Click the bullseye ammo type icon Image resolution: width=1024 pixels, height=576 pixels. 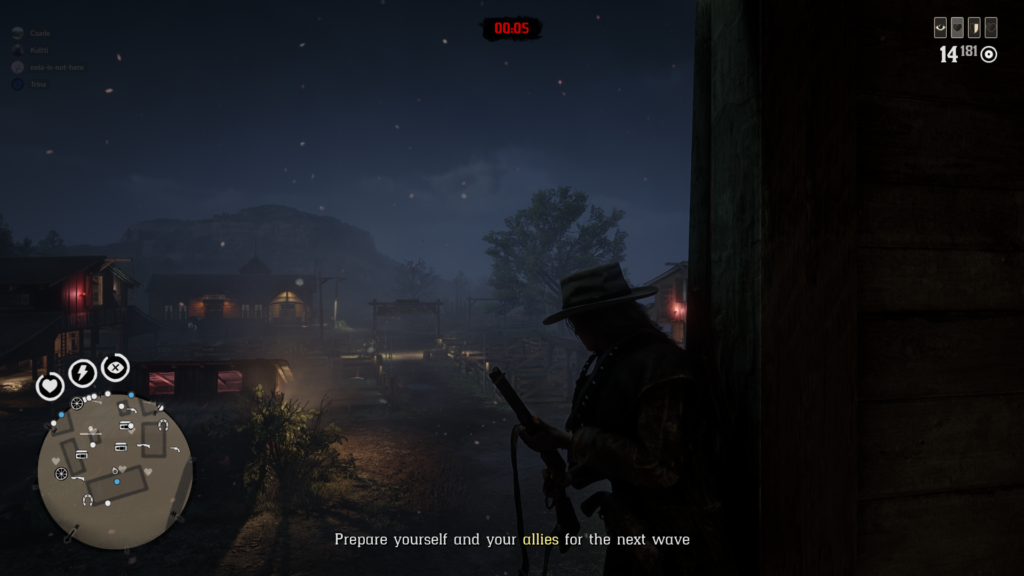pyautogui.click(x=989, y=54)
